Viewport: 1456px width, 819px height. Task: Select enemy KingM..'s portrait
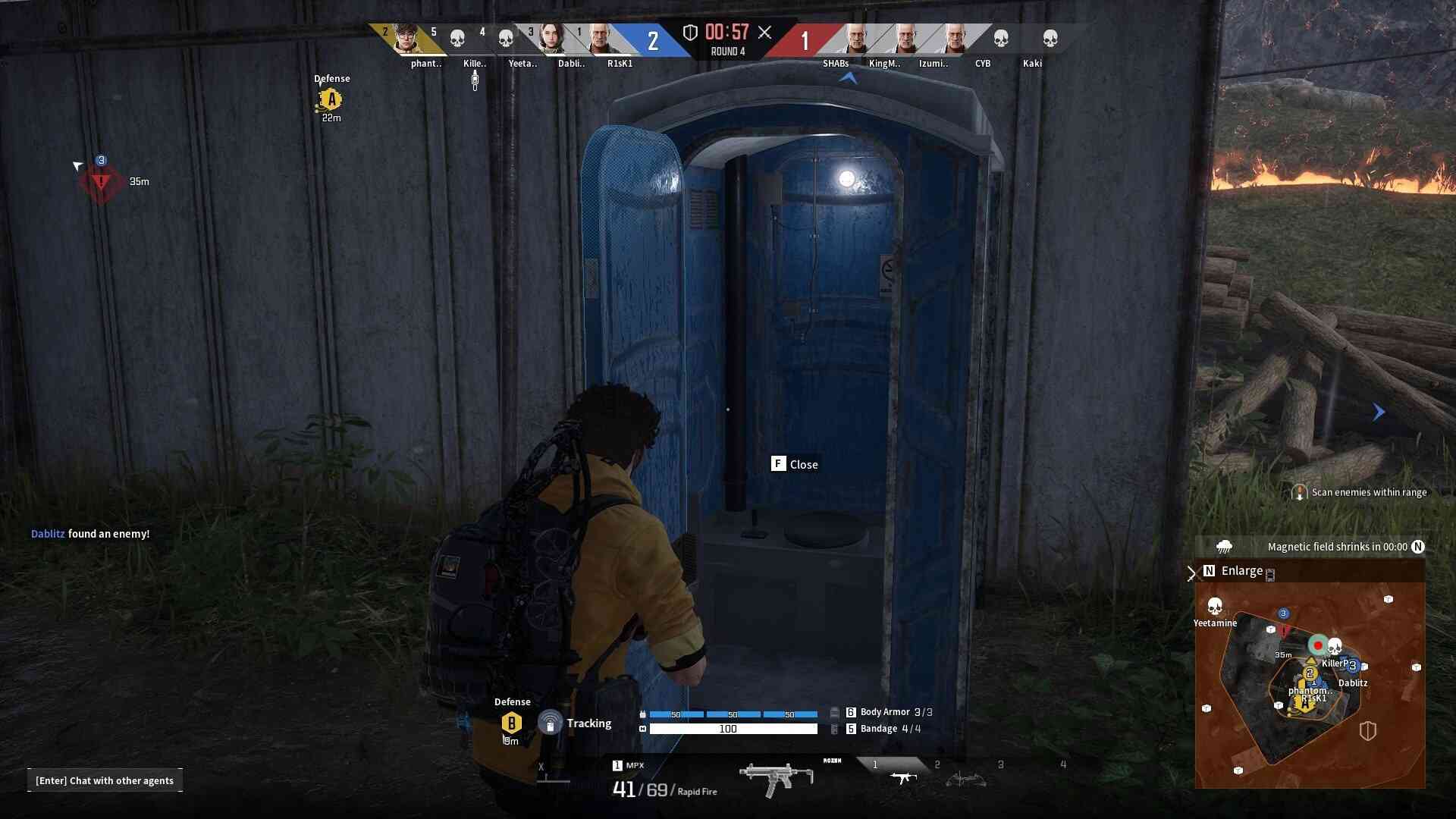[905, 38]
